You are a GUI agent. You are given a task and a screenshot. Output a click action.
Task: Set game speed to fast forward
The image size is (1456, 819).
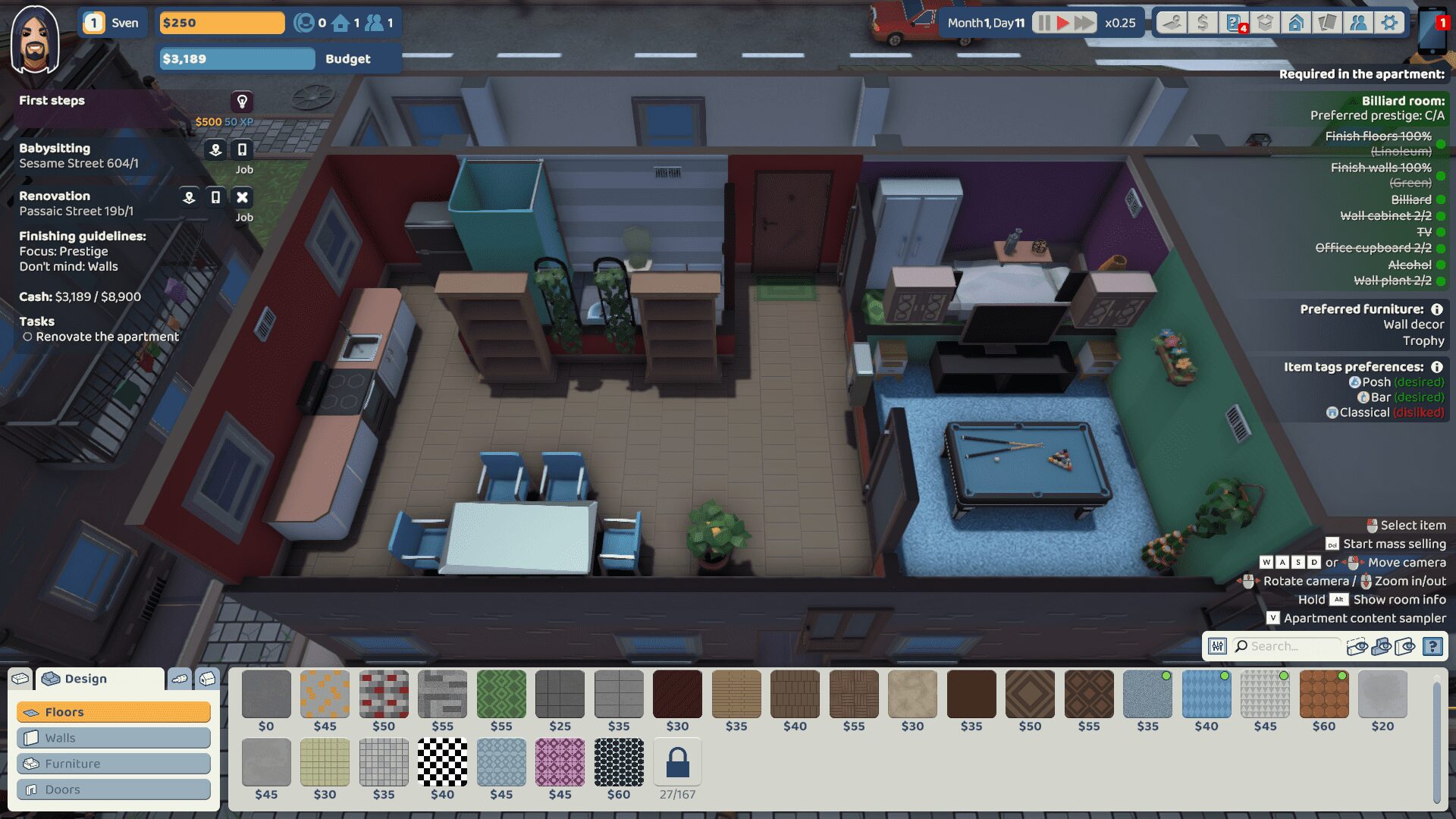tap(1084, 23)
